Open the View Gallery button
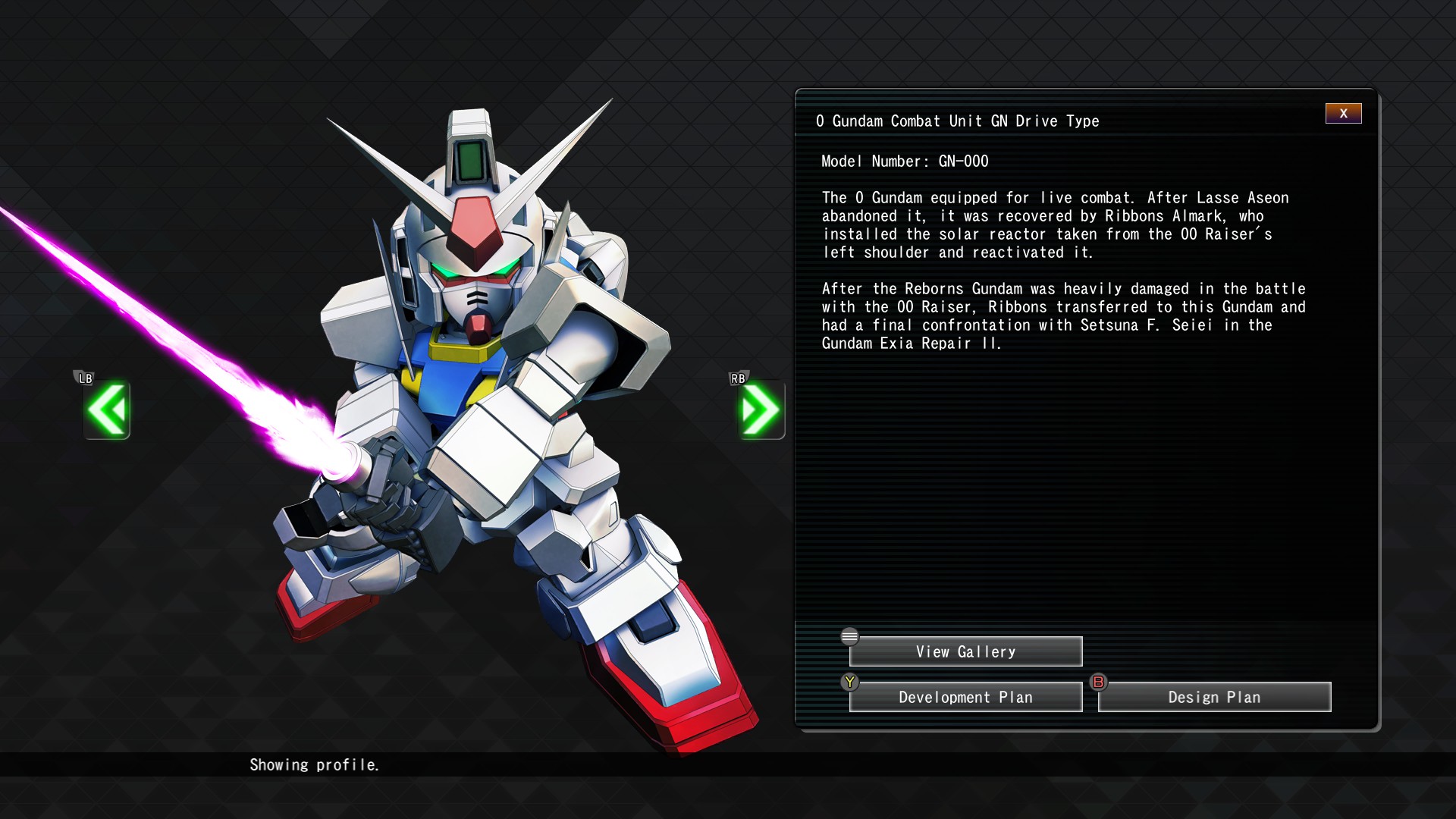1456x819 pixels. pyautogui.click(x=965, y=652)
